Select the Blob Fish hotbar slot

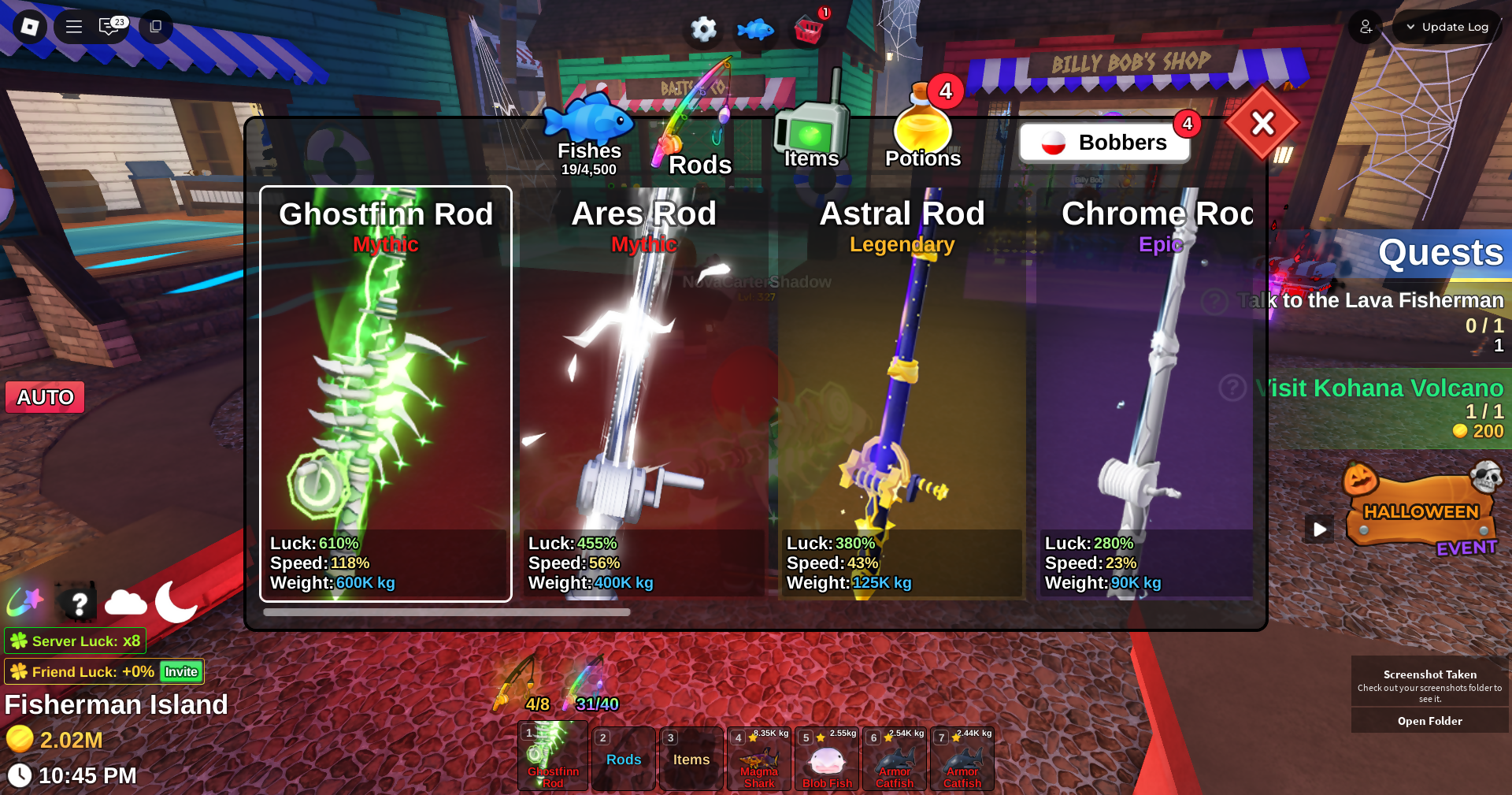pos(827,760)
